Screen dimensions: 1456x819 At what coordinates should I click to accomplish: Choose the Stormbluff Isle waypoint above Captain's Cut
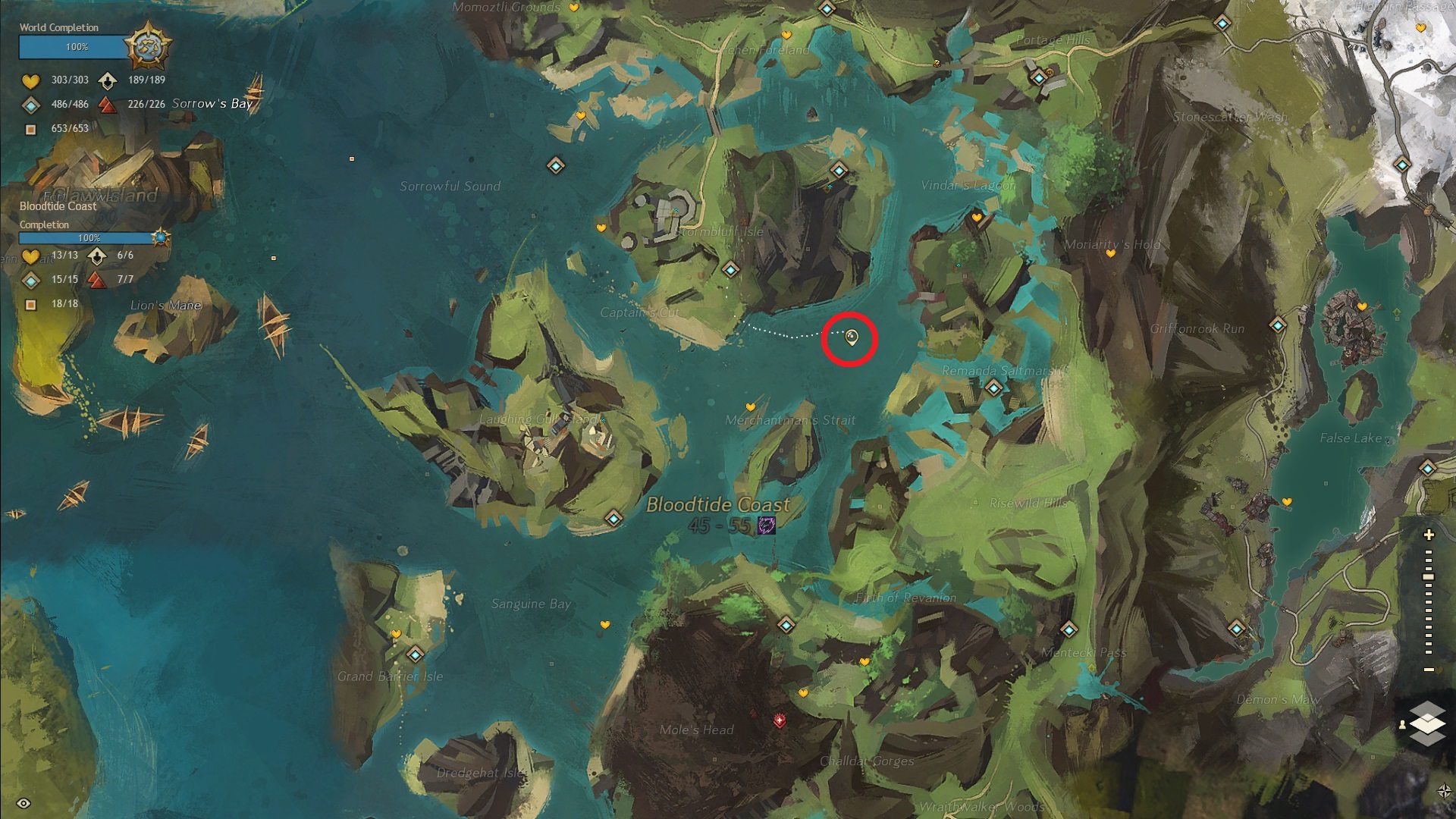730,269
